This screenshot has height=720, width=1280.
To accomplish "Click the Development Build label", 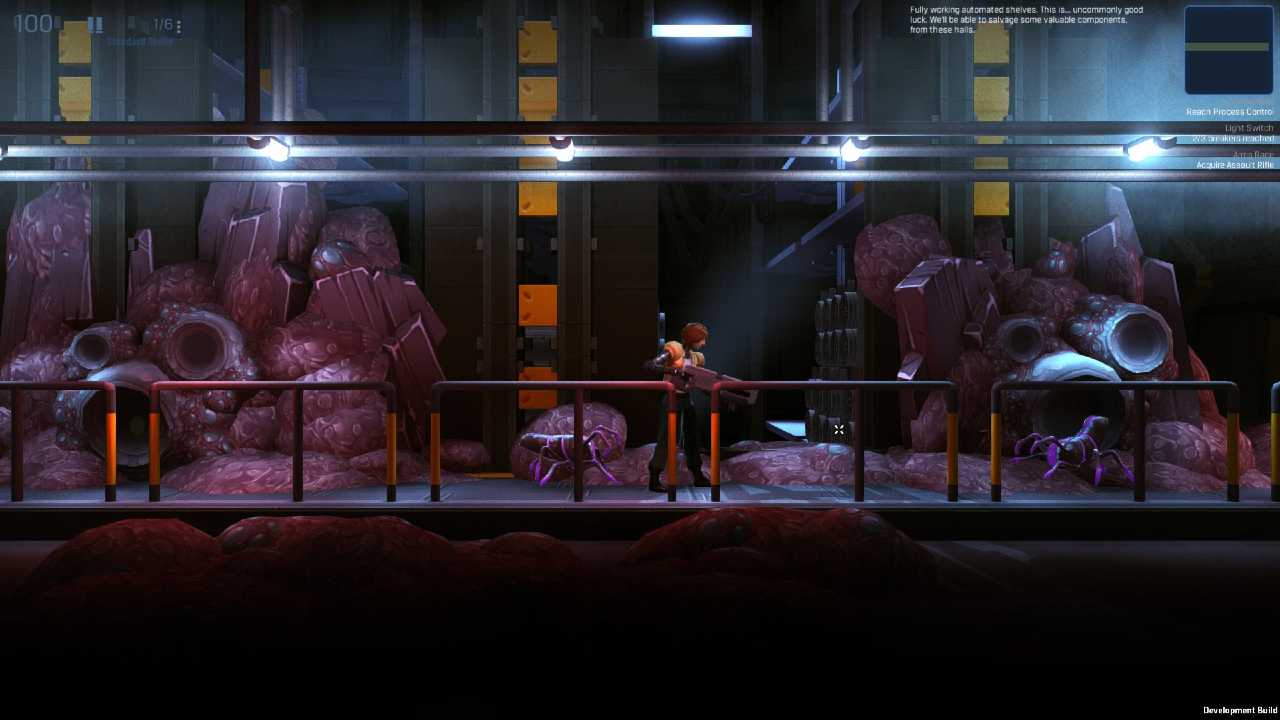I will click(1240, 707).
